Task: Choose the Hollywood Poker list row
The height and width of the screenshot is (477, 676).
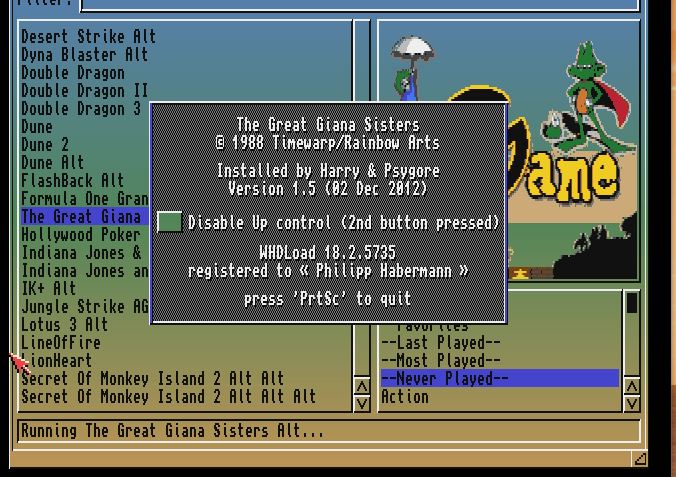Action: (x=80, y=235)
